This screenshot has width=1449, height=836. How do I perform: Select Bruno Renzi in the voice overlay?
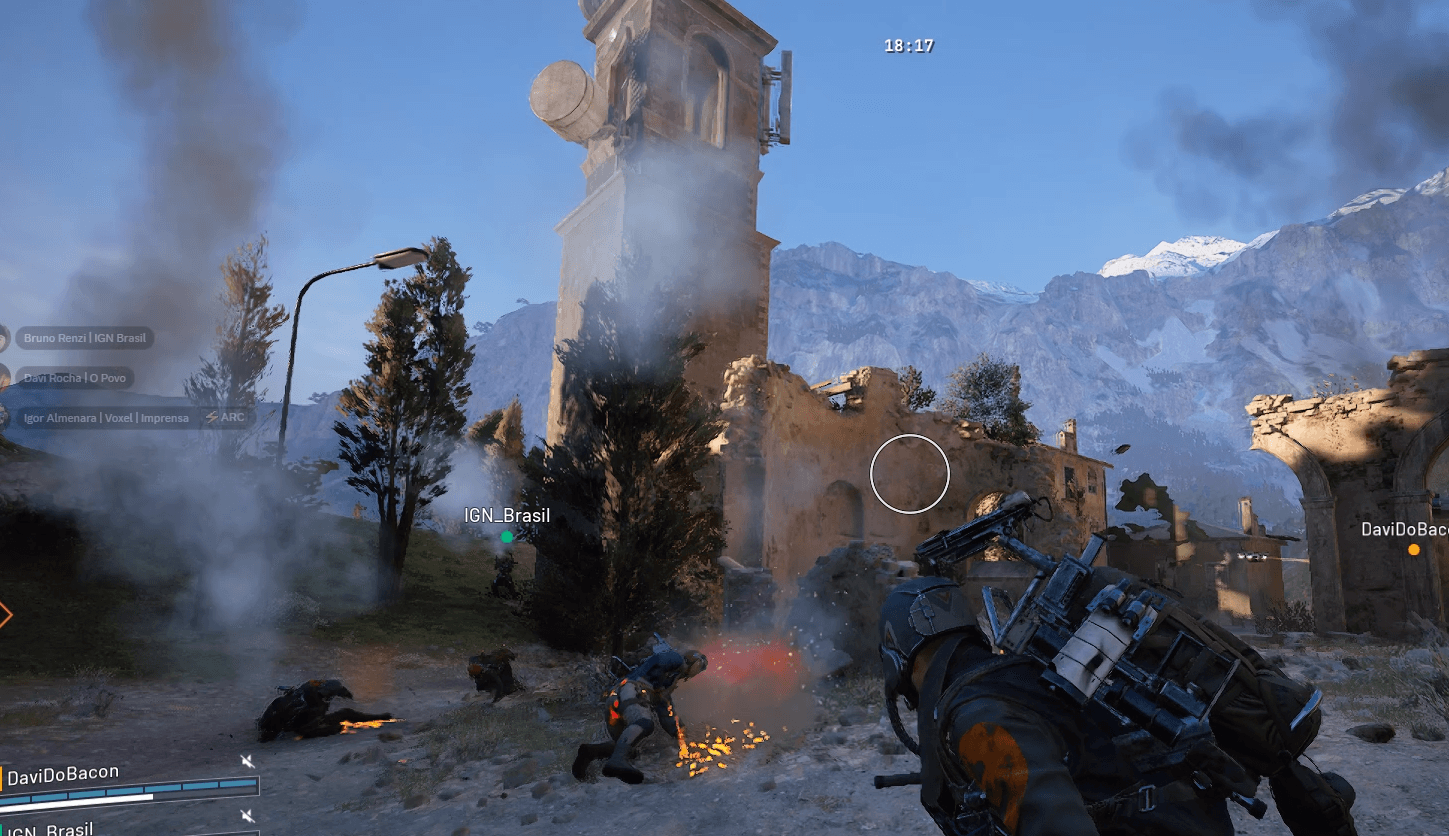[x=84, y=338]
